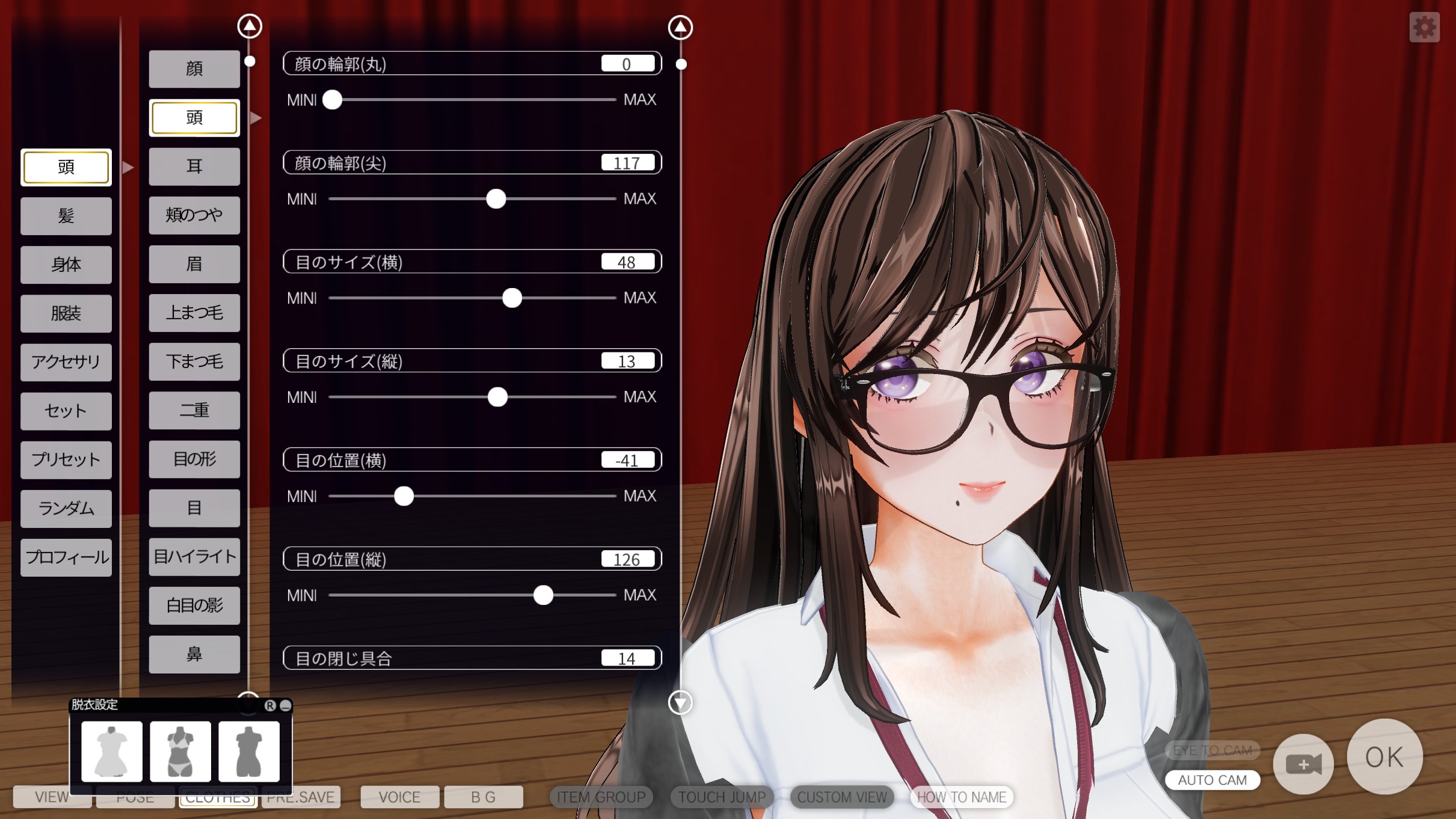
Task: Click up scroll arrow above slider panel
Action: 680,26
